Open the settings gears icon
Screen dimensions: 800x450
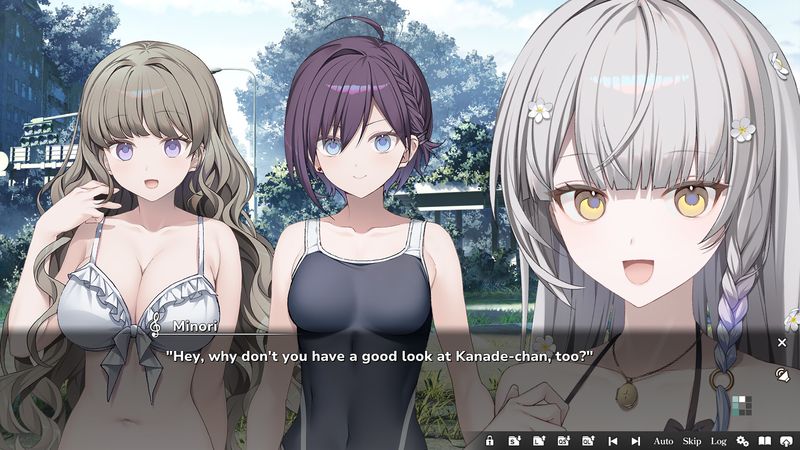pyautogui.click(x=742, y=441)
